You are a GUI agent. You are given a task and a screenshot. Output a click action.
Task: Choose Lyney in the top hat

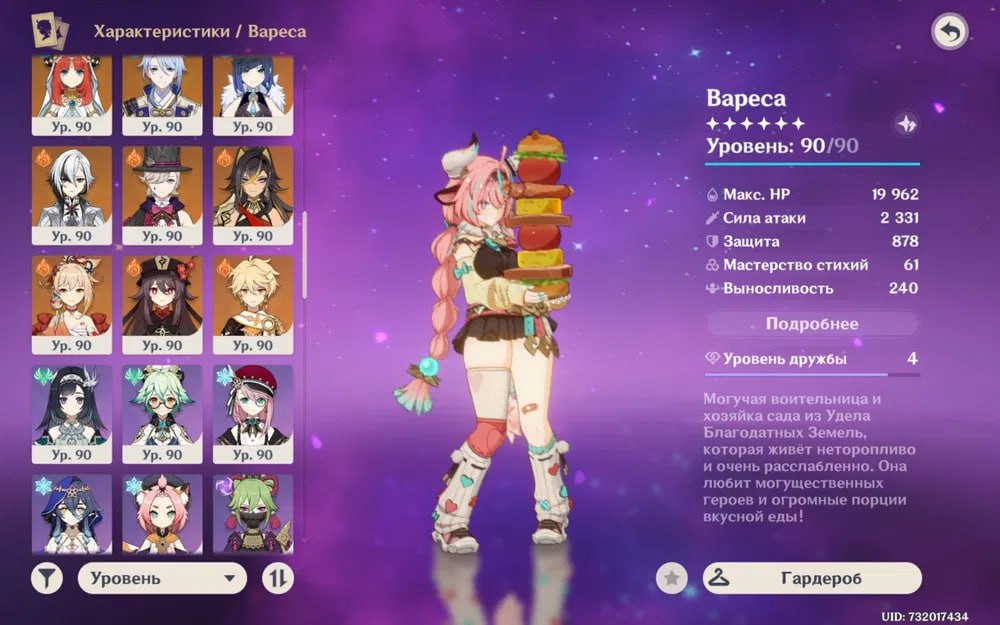coord(162,195)
